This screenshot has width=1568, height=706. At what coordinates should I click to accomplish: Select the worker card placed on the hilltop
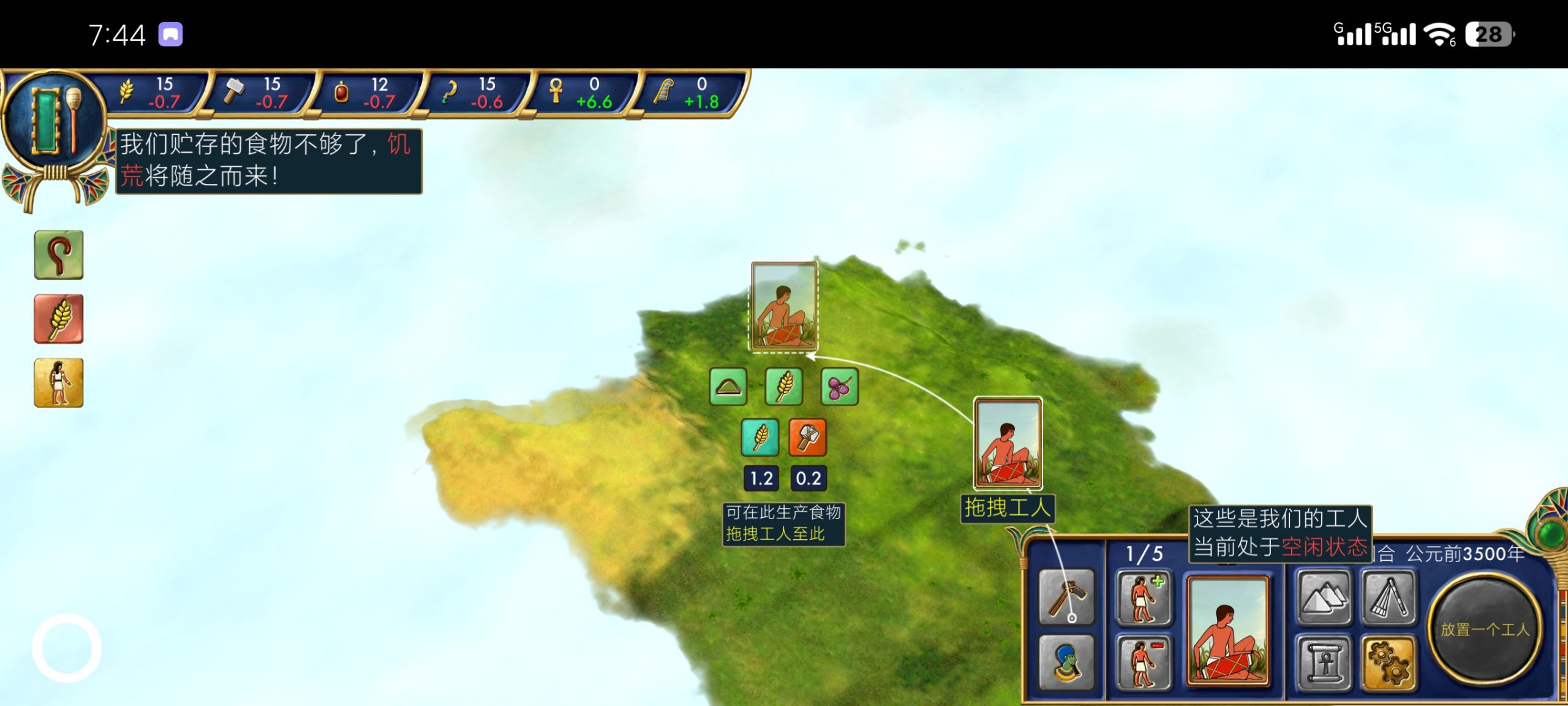784,306
